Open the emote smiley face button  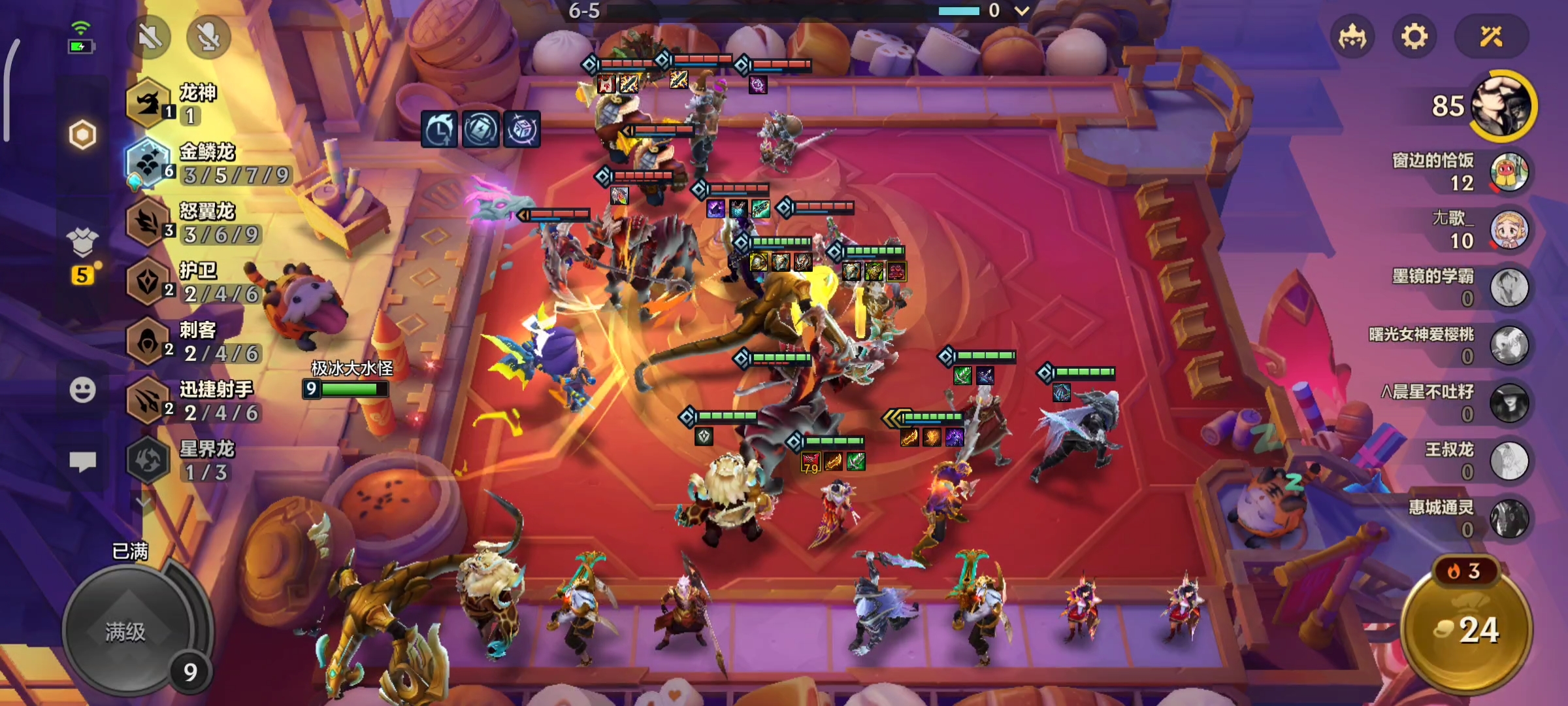coord(82,390)
